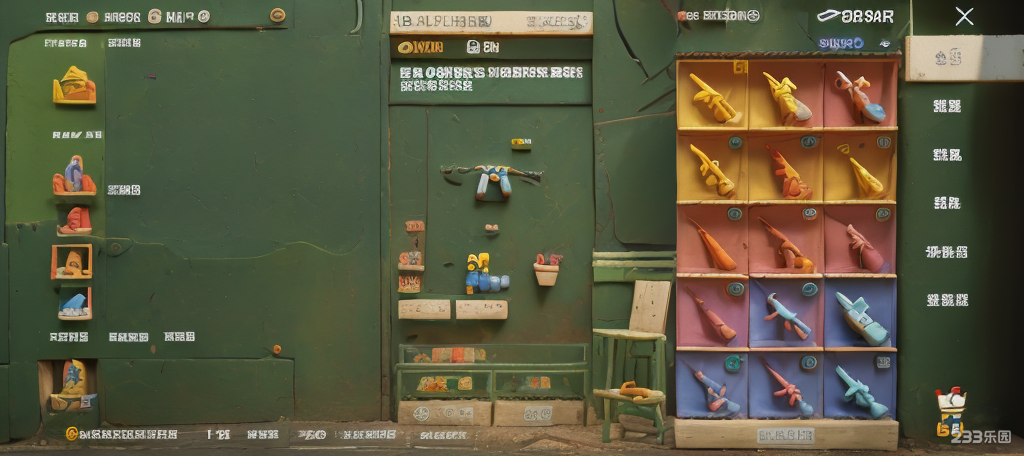Close the weapon shop panel
The width and height of the screenshot is (1024, 456).
click(x=964, y=16)
